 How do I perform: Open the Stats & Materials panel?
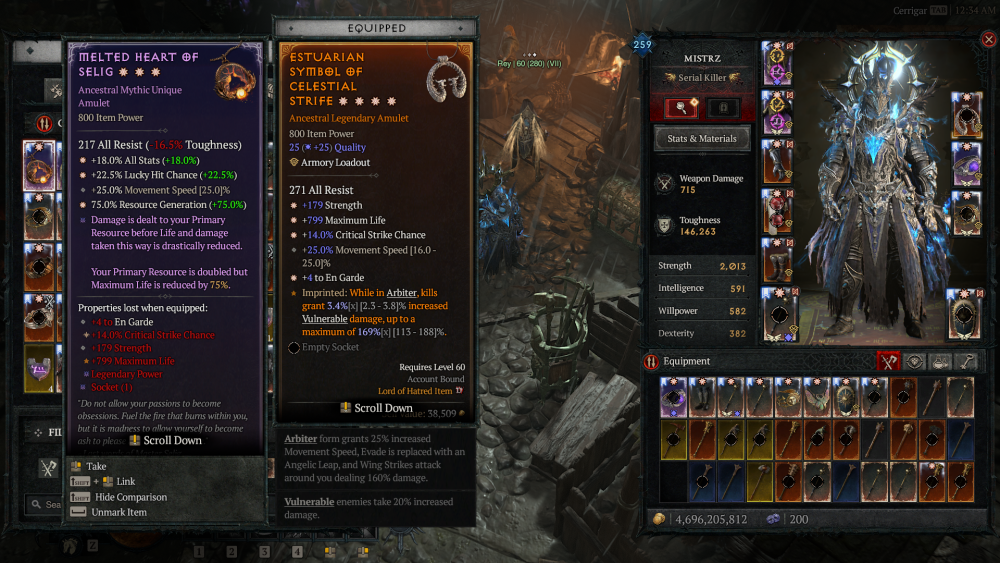[x=702, y=139]
